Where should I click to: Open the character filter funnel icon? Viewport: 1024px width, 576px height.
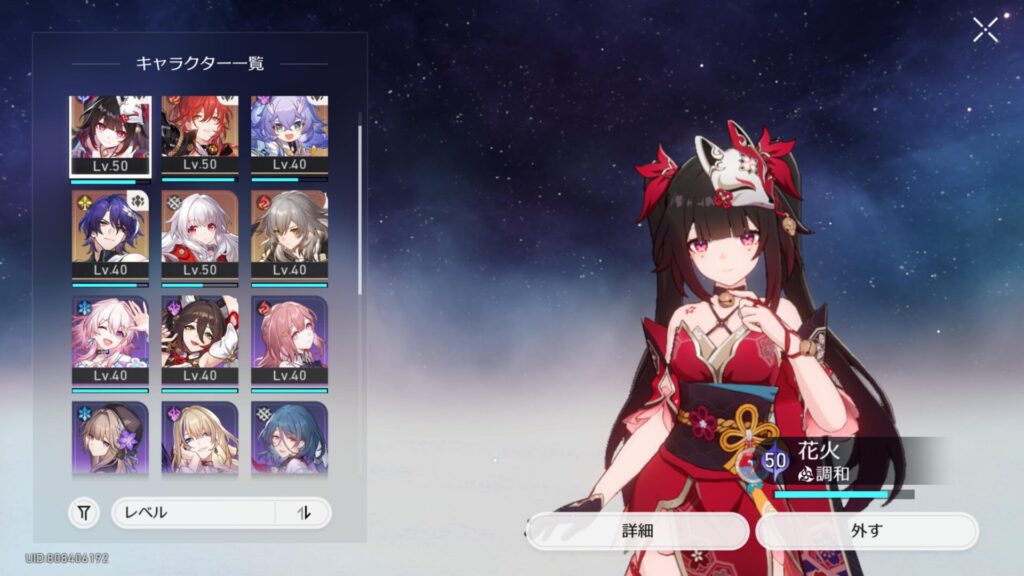pyautogui.click(x=84, y=513)
